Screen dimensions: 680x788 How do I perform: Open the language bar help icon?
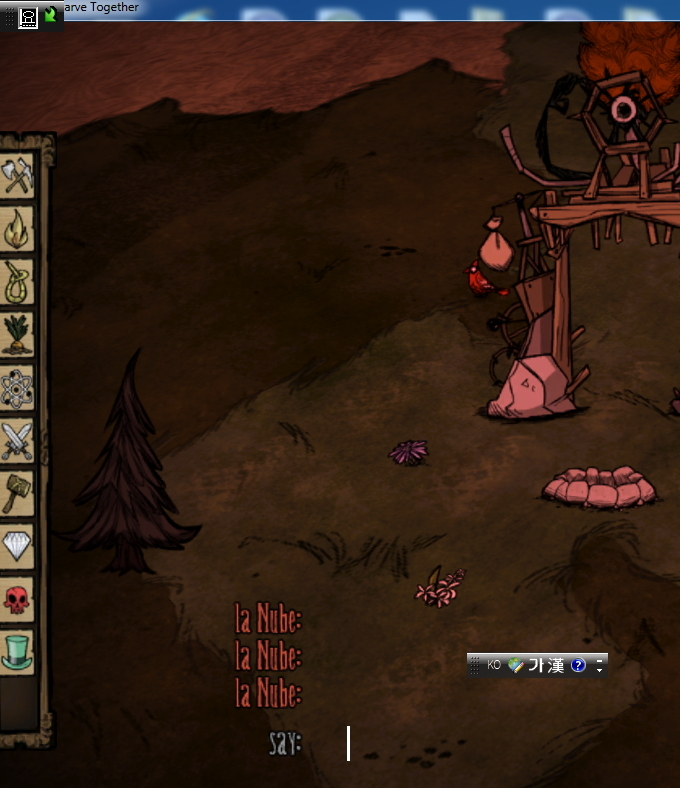click(x=578, y=665)
